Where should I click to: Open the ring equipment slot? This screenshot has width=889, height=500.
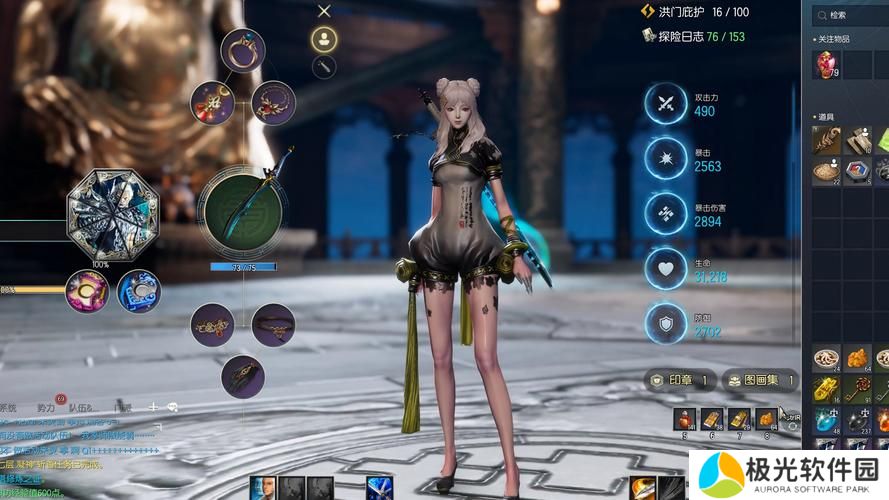(242, 50)
